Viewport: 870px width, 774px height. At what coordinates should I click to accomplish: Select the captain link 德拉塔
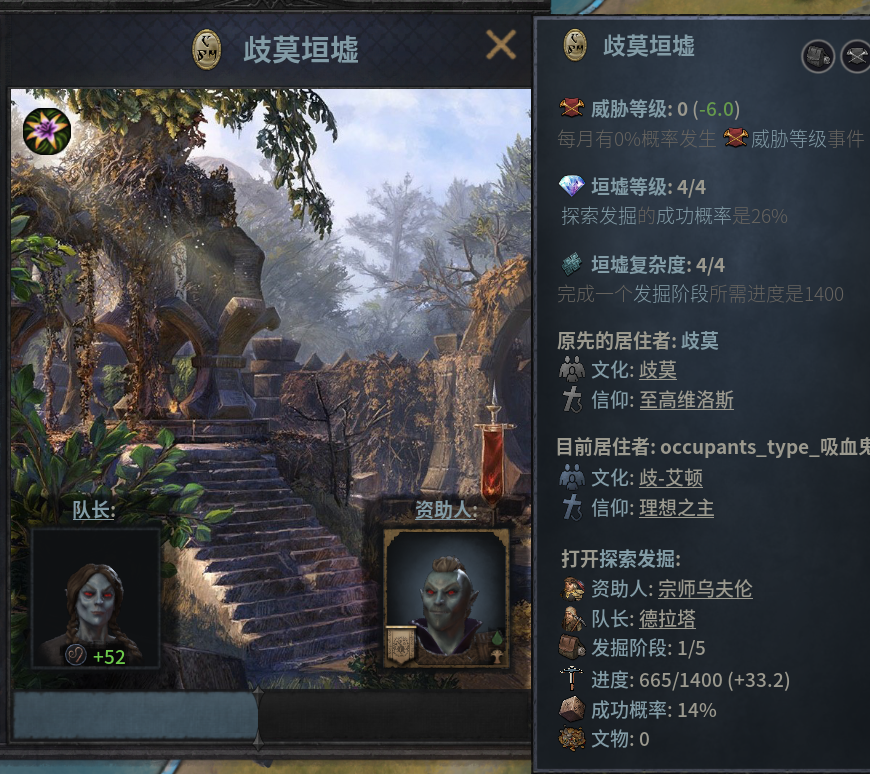click(667, 619)
